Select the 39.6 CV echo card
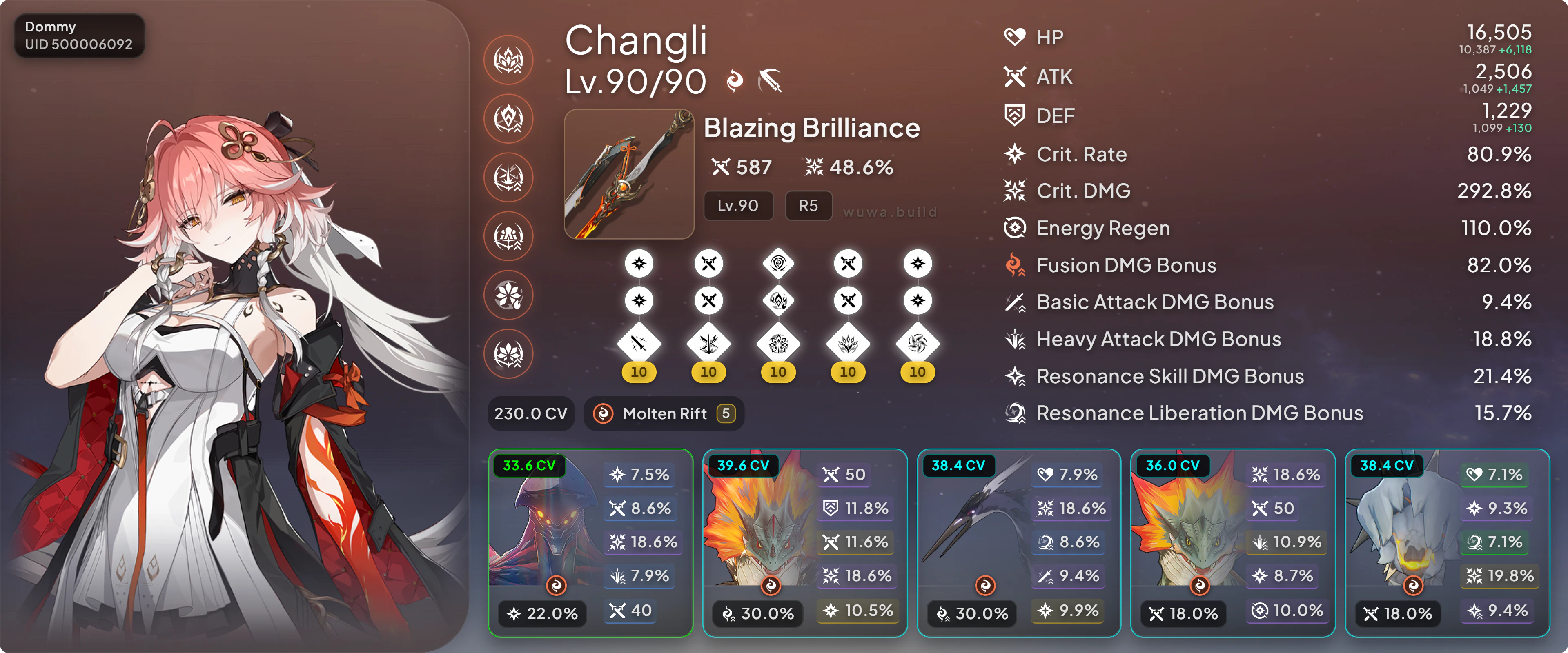 point(804,542)
